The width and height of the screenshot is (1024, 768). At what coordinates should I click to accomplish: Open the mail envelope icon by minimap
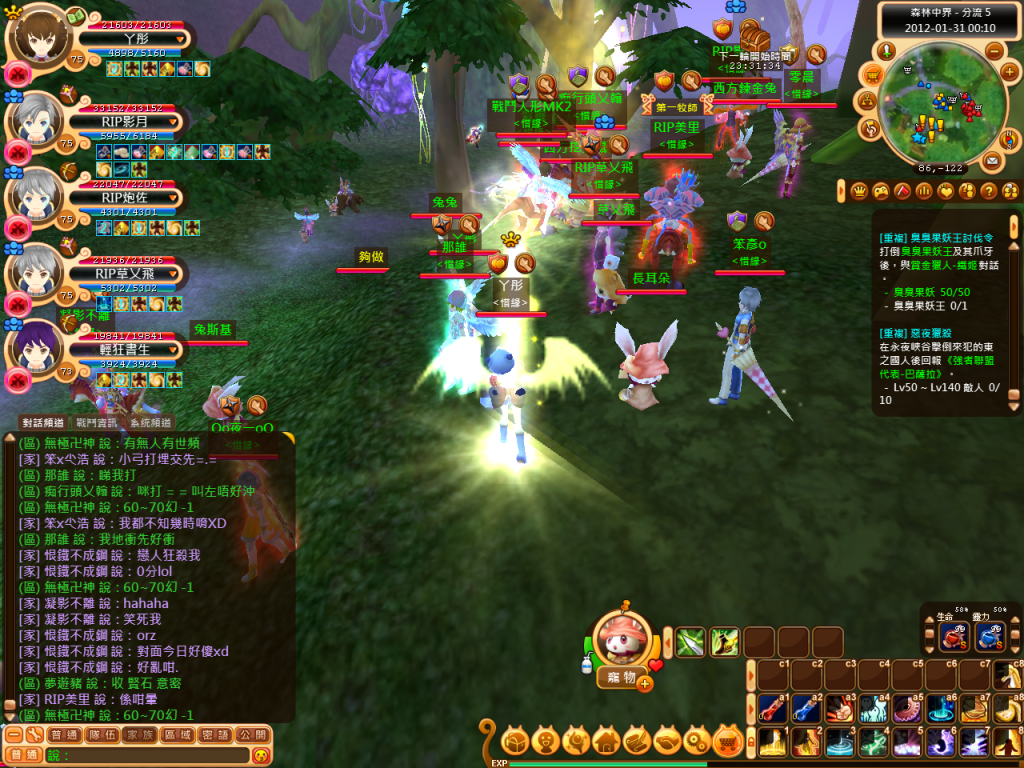[x=992, y=160]
